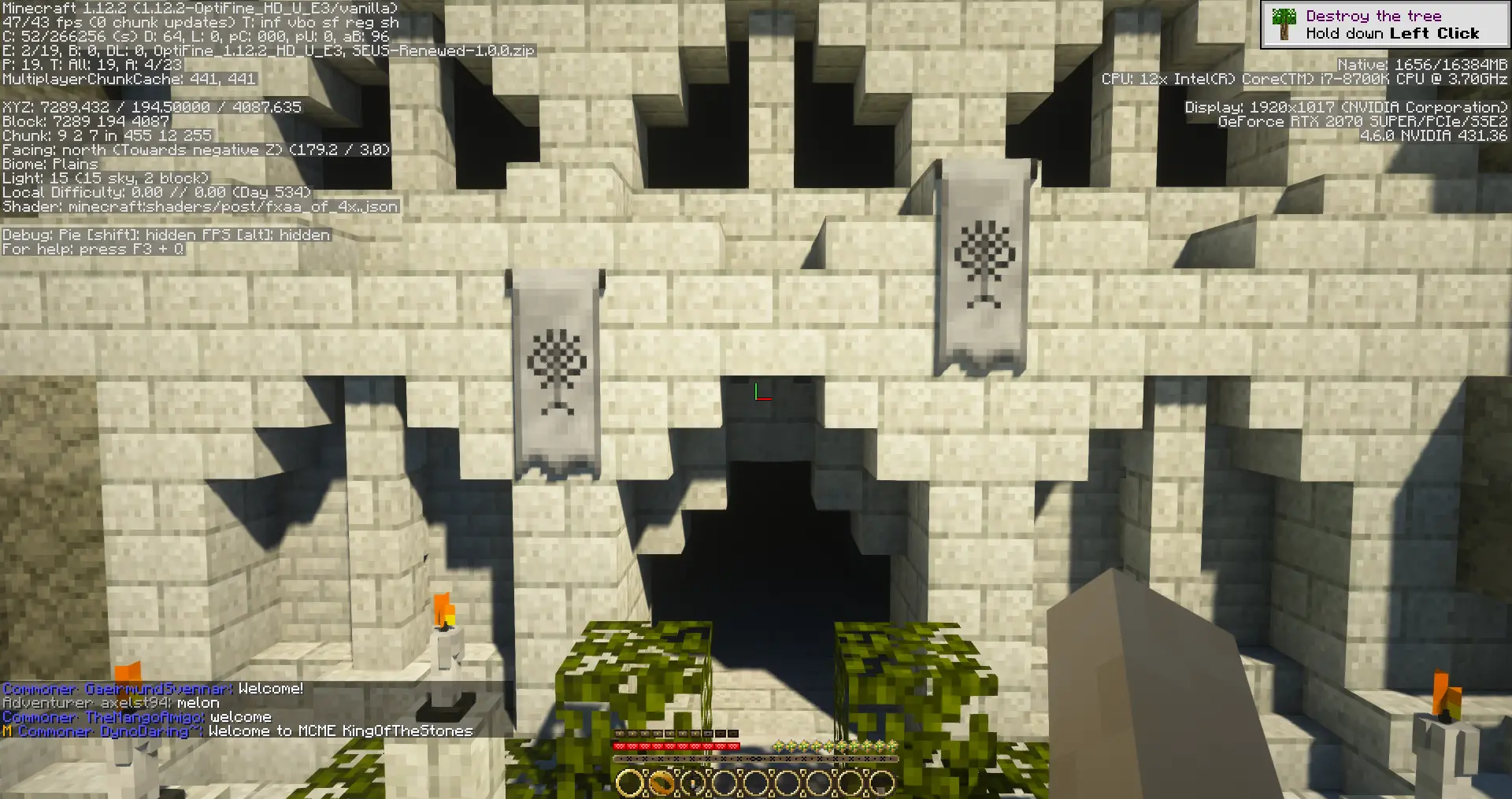The height and width of the screenshot is (799, 1512).
Task: Click DynoDaring's welcome chat message
Action: pyautogui.click(x=340, y=731)
